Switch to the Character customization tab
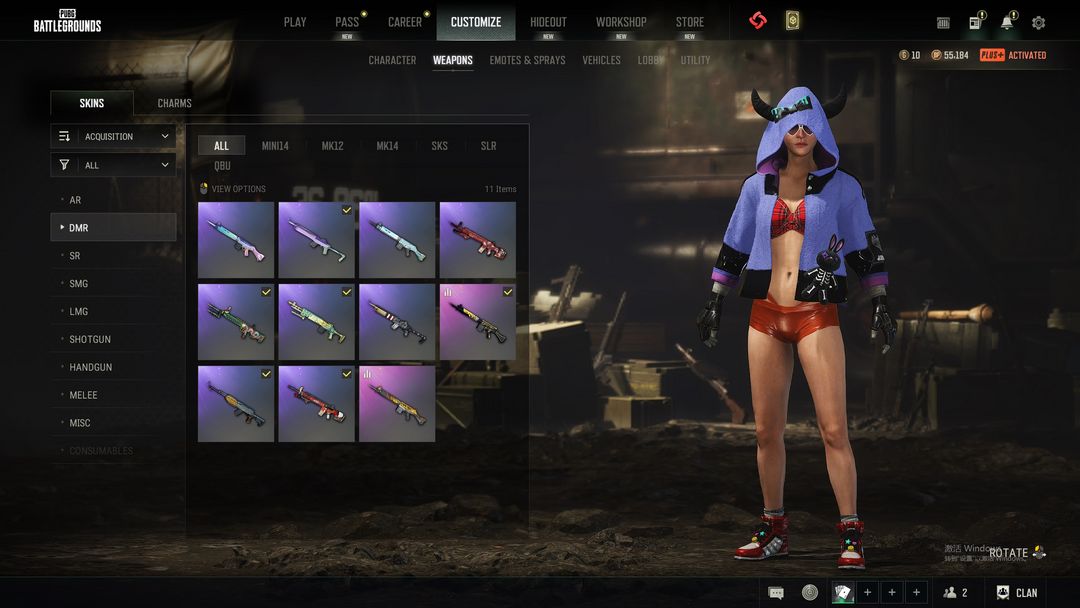The height and width of the screenshot is (608, 1080). click(392, 60)
